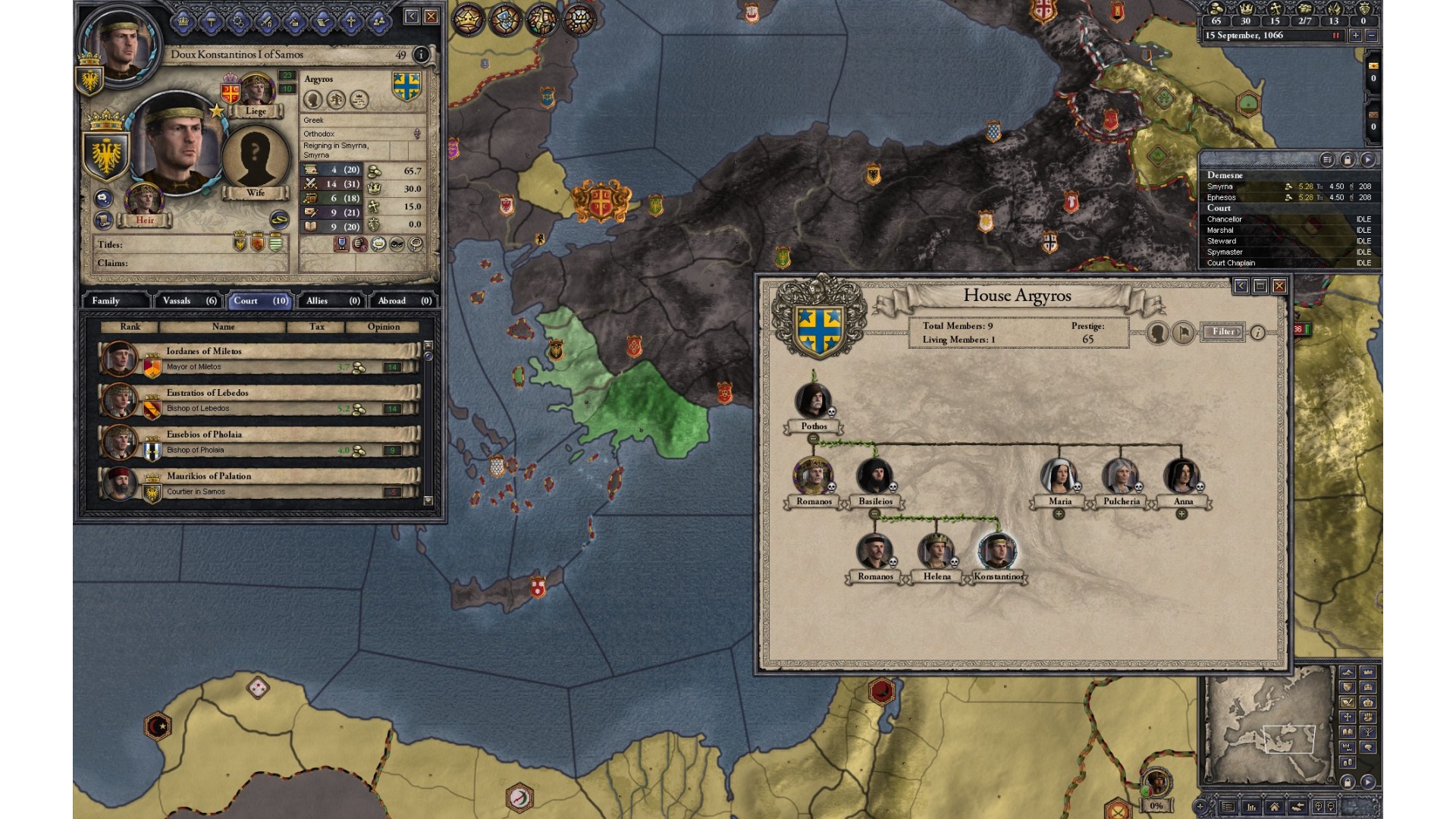Close the character panel
Screen dimensions: 1456x819
pyautogui.click(x=431, y=16)
